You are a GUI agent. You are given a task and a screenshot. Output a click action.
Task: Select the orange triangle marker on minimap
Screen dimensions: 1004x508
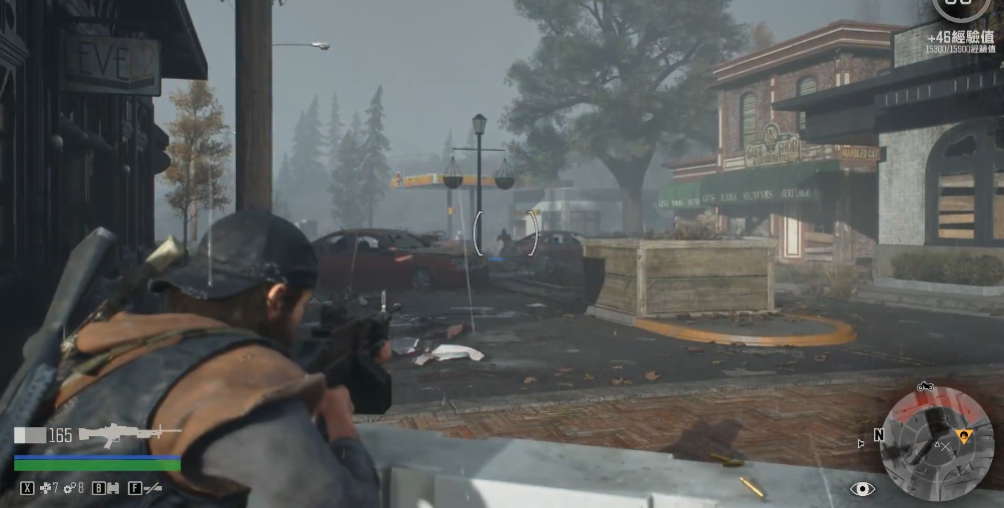965,435
